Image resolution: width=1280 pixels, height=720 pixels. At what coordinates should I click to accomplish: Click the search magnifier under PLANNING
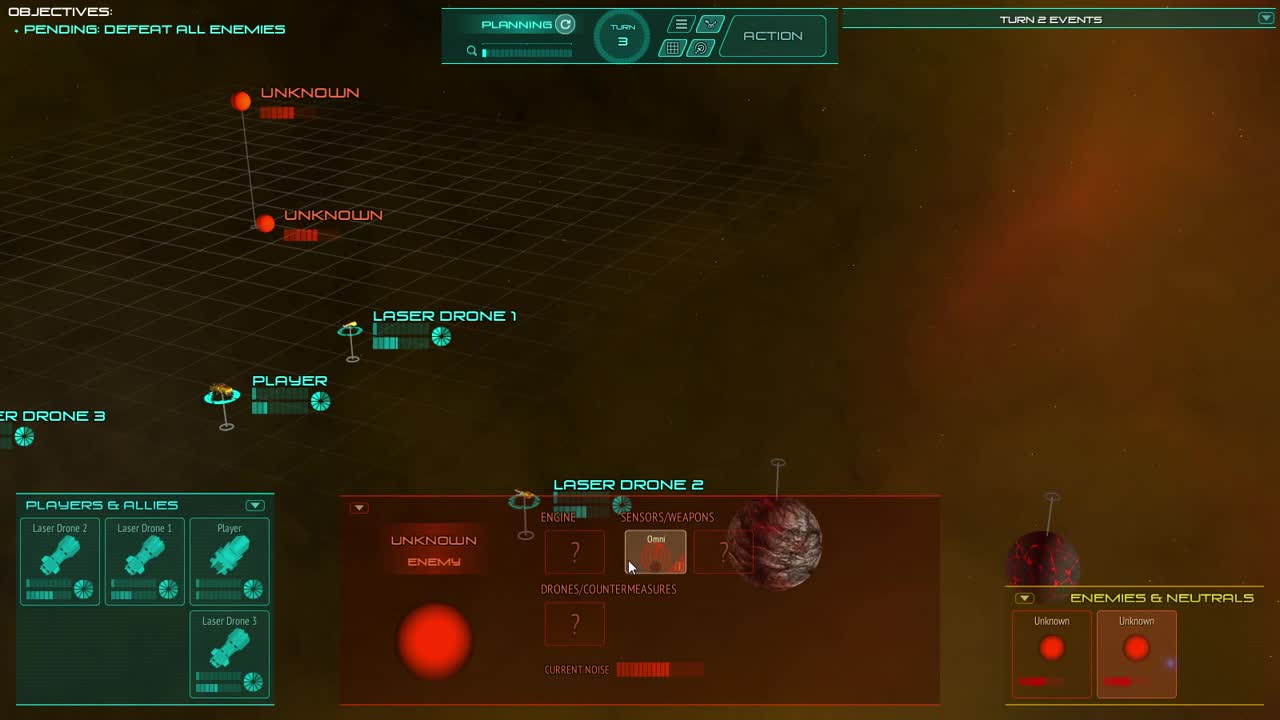(471, 50)
